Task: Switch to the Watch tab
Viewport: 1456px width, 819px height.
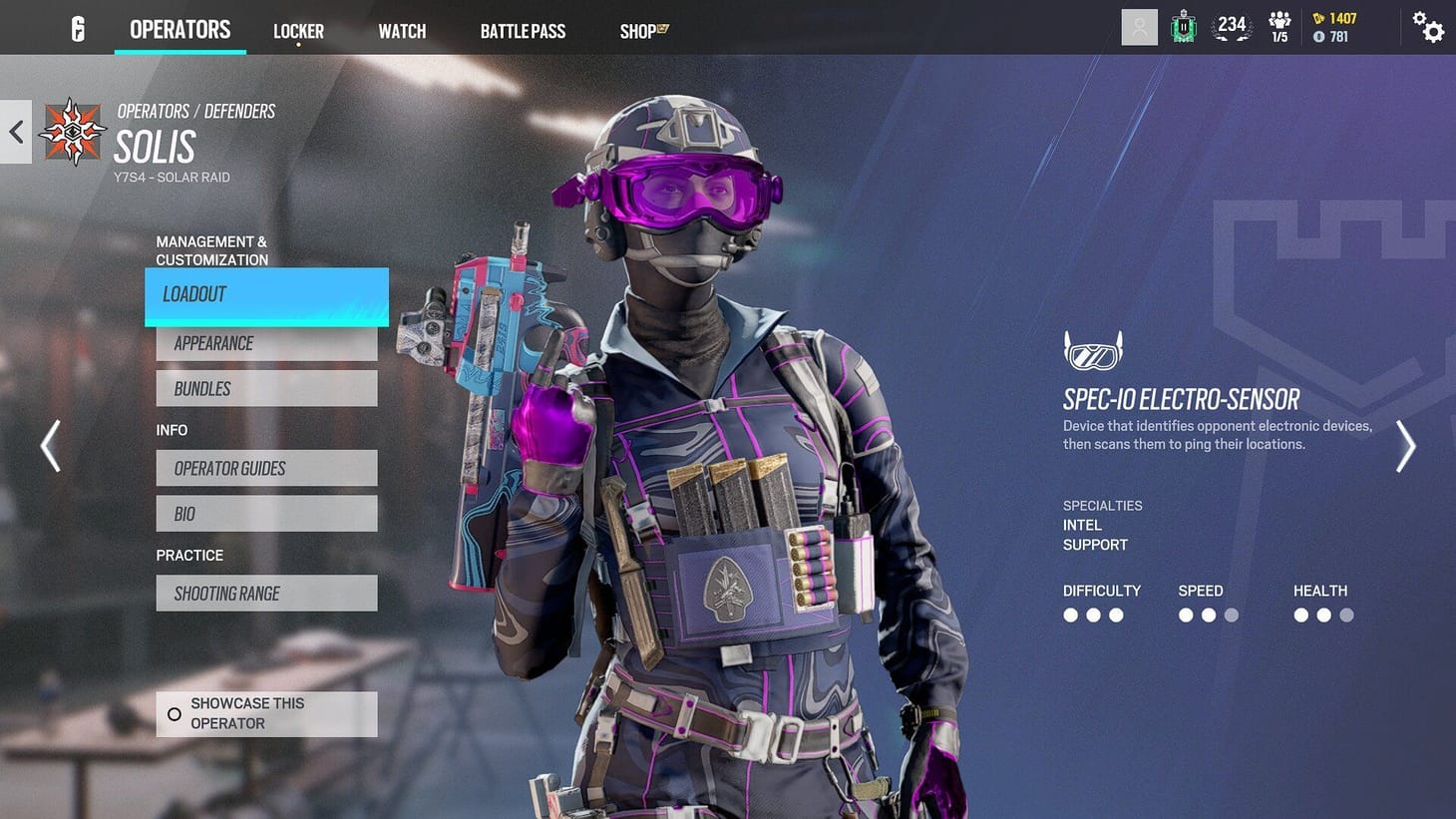Action: [x=401, y=31]
